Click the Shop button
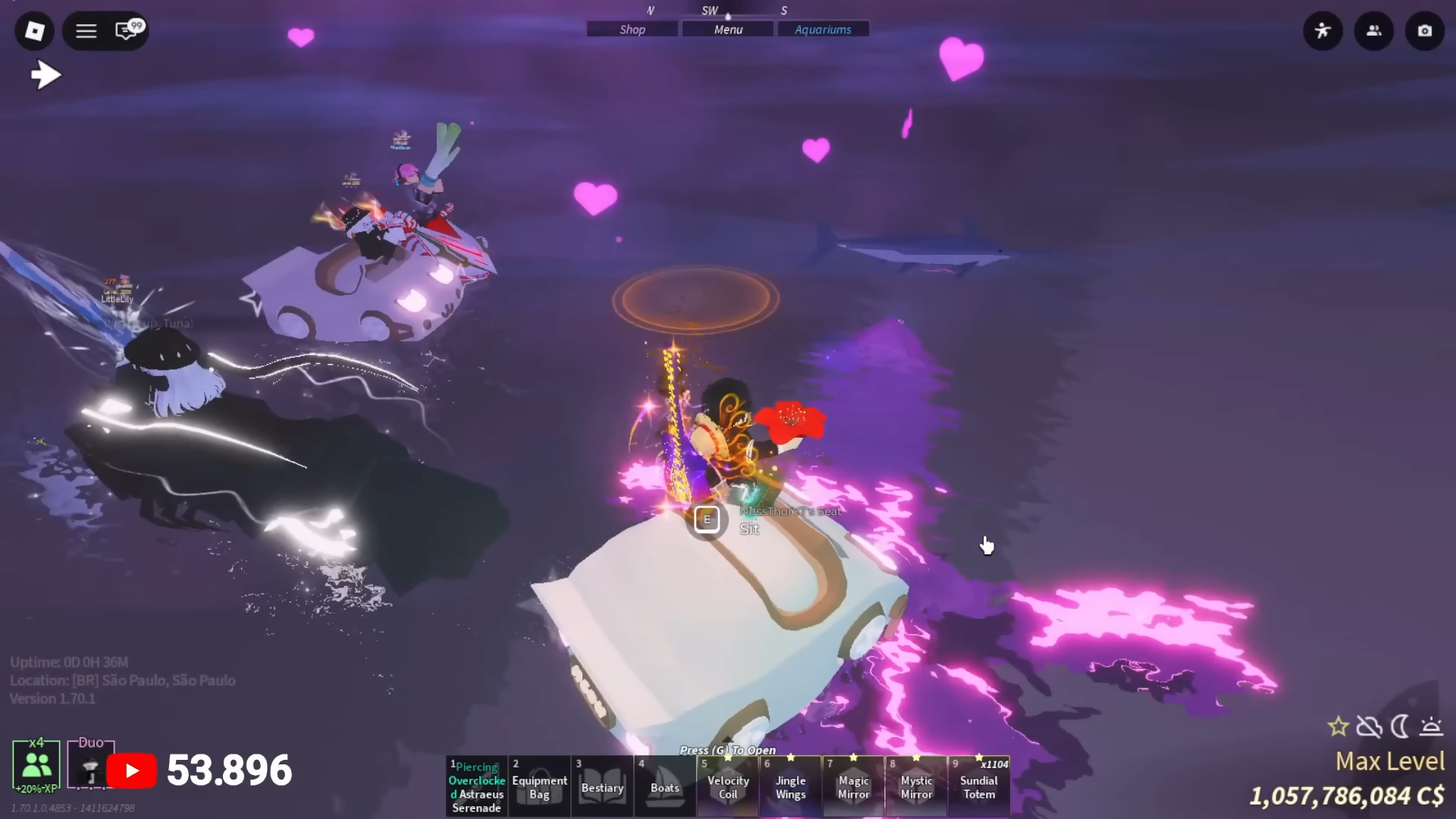The height and width of the screenshot is (819, 1456). point(632,30)
